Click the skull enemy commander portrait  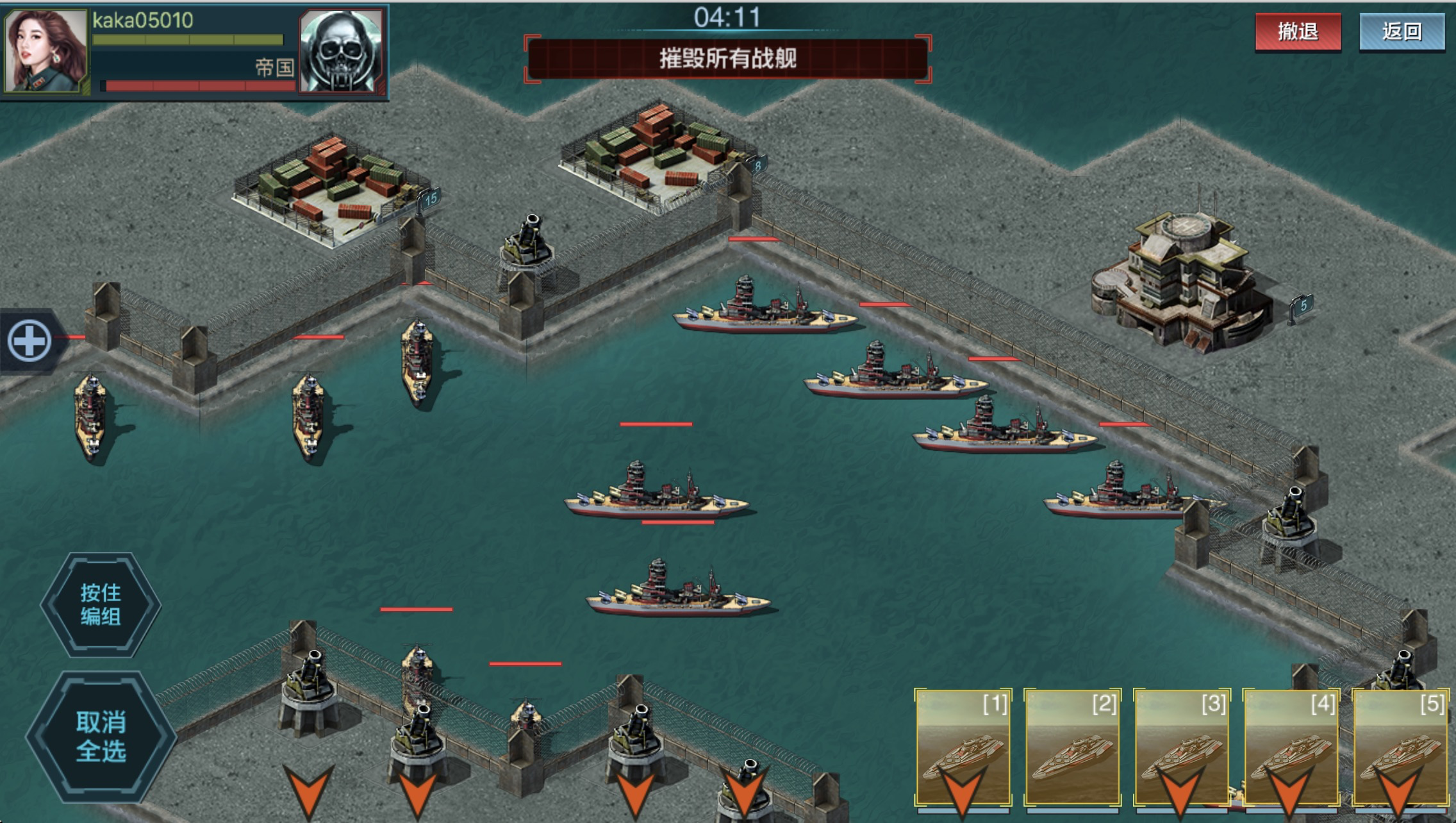tap(341, 50)
